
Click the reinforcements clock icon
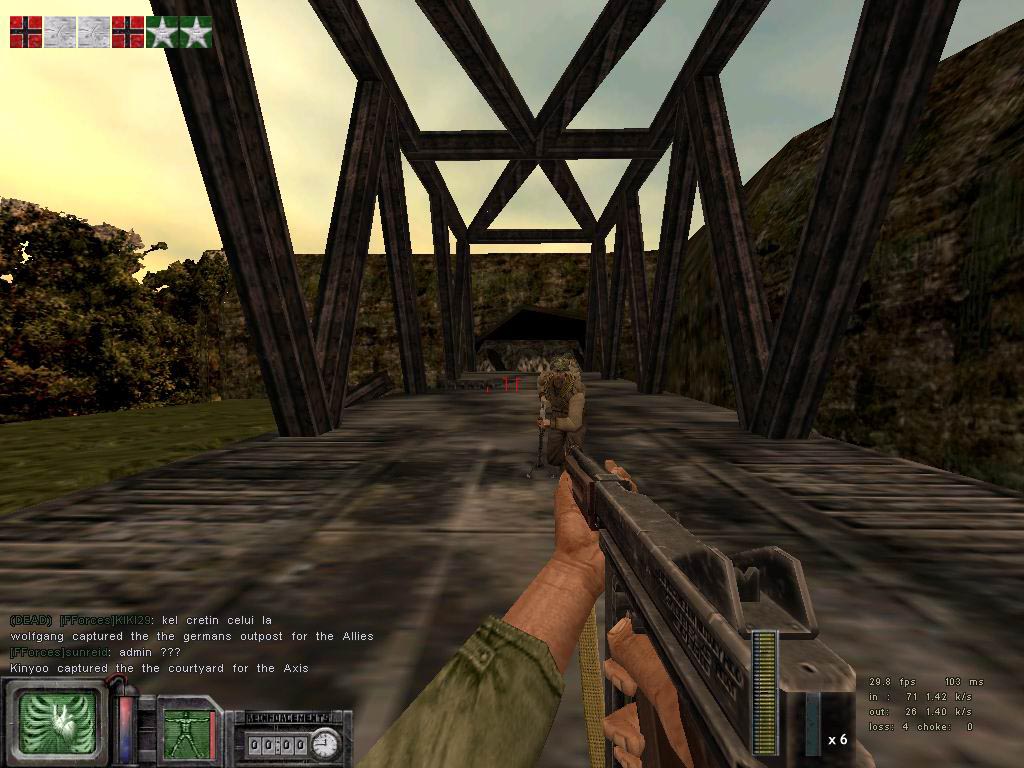click(x=325, y=744)
